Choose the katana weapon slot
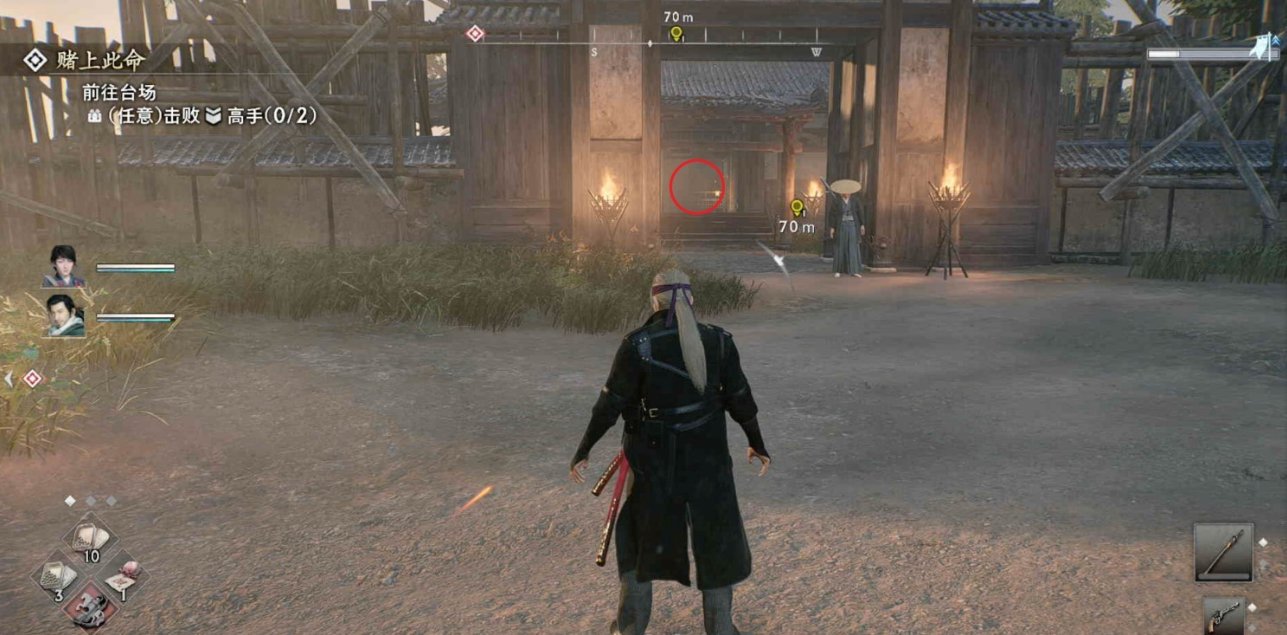 pyautogui.click(x=1223, y=552)
